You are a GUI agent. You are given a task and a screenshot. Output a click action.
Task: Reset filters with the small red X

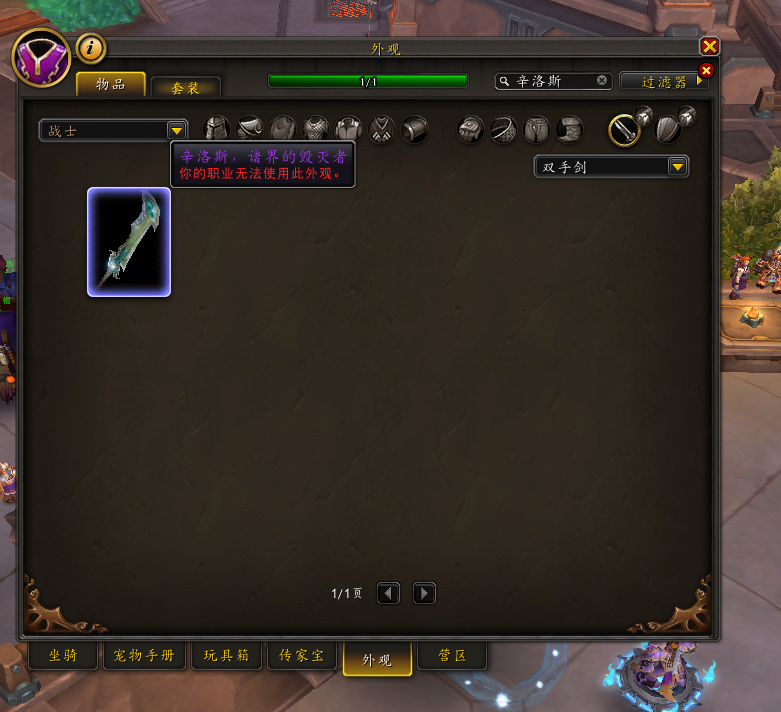(706, 70)
